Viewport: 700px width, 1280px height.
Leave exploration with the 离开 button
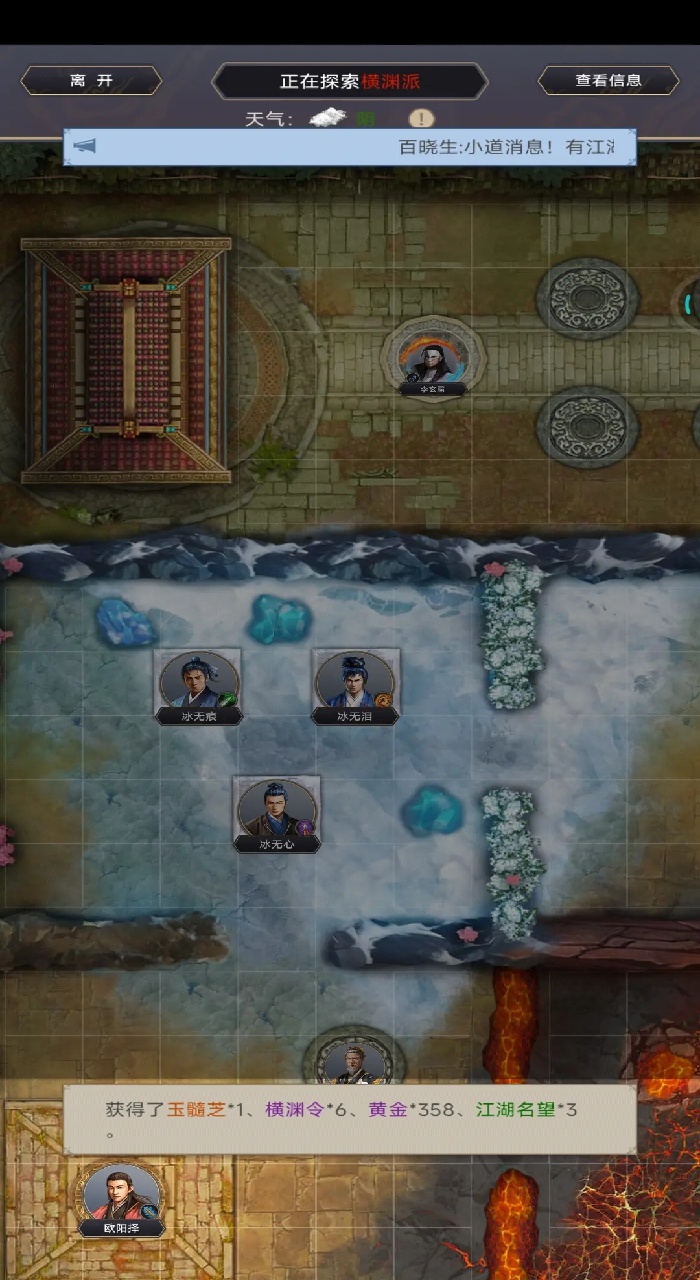[x=91, y=81]
